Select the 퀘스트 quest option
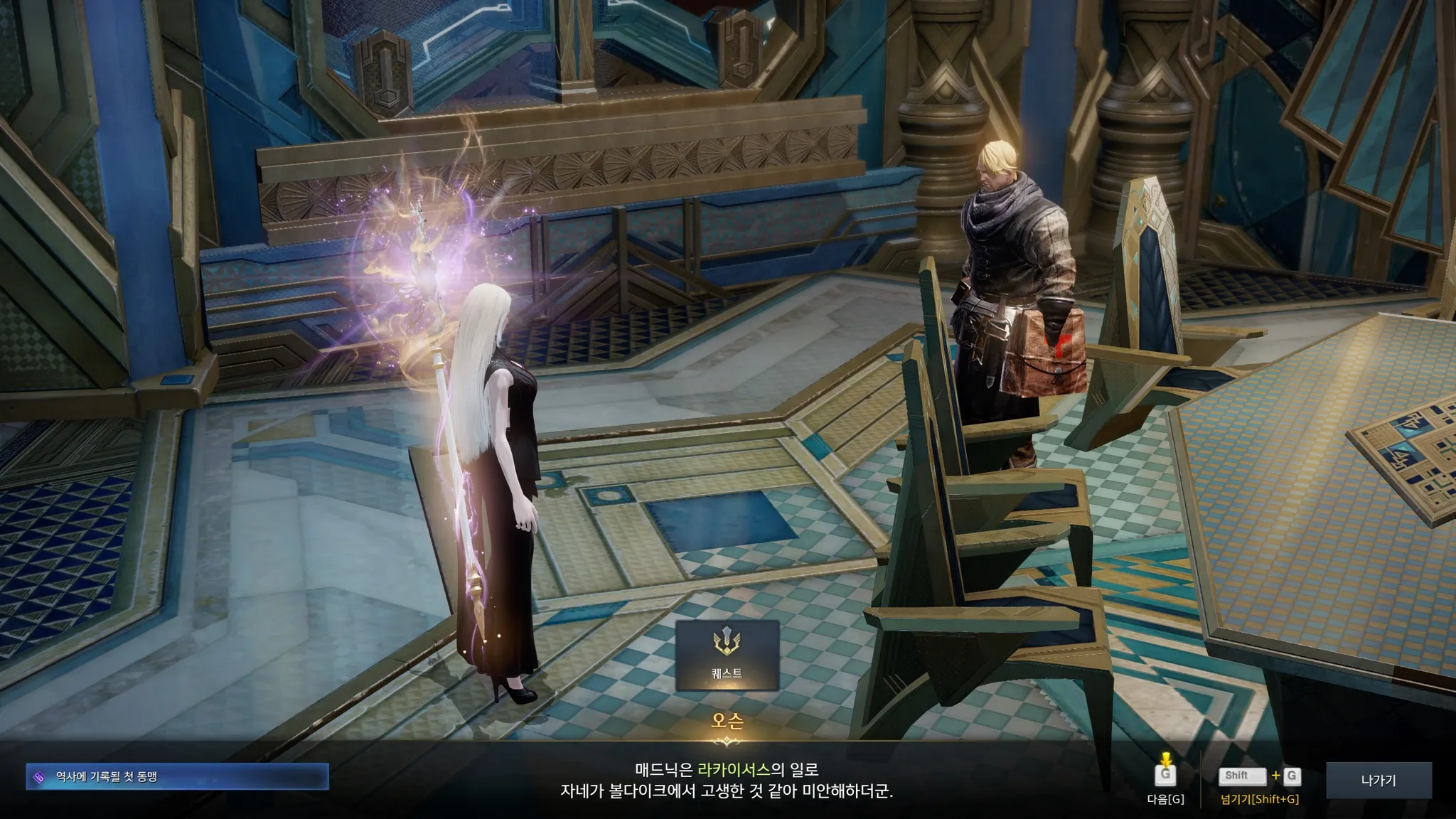1456x819 pixels. (x=727, y=656)
